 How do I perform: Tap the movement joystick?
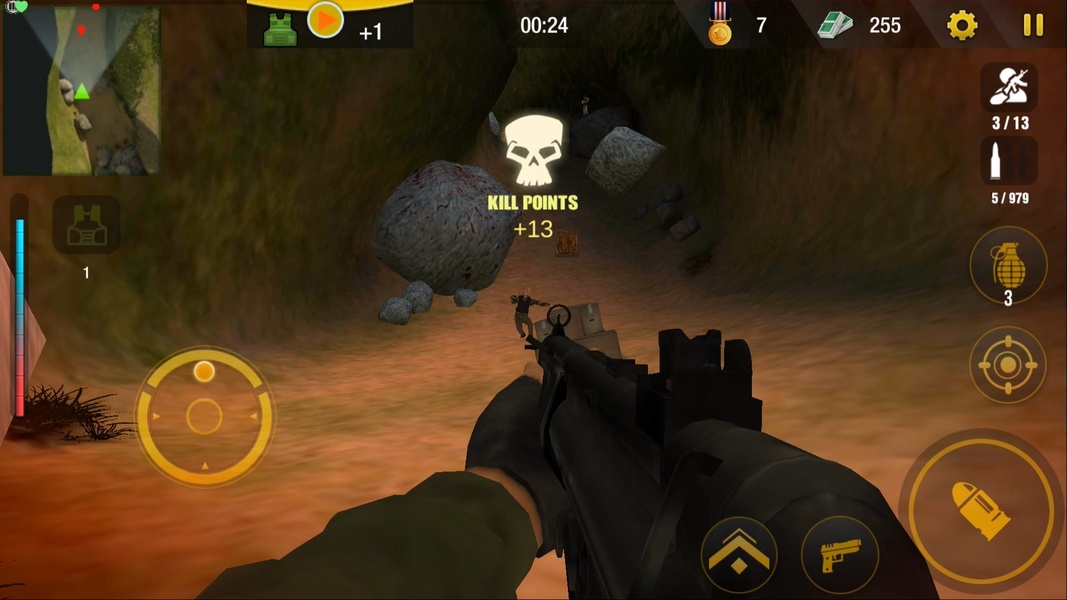[204, 416]
